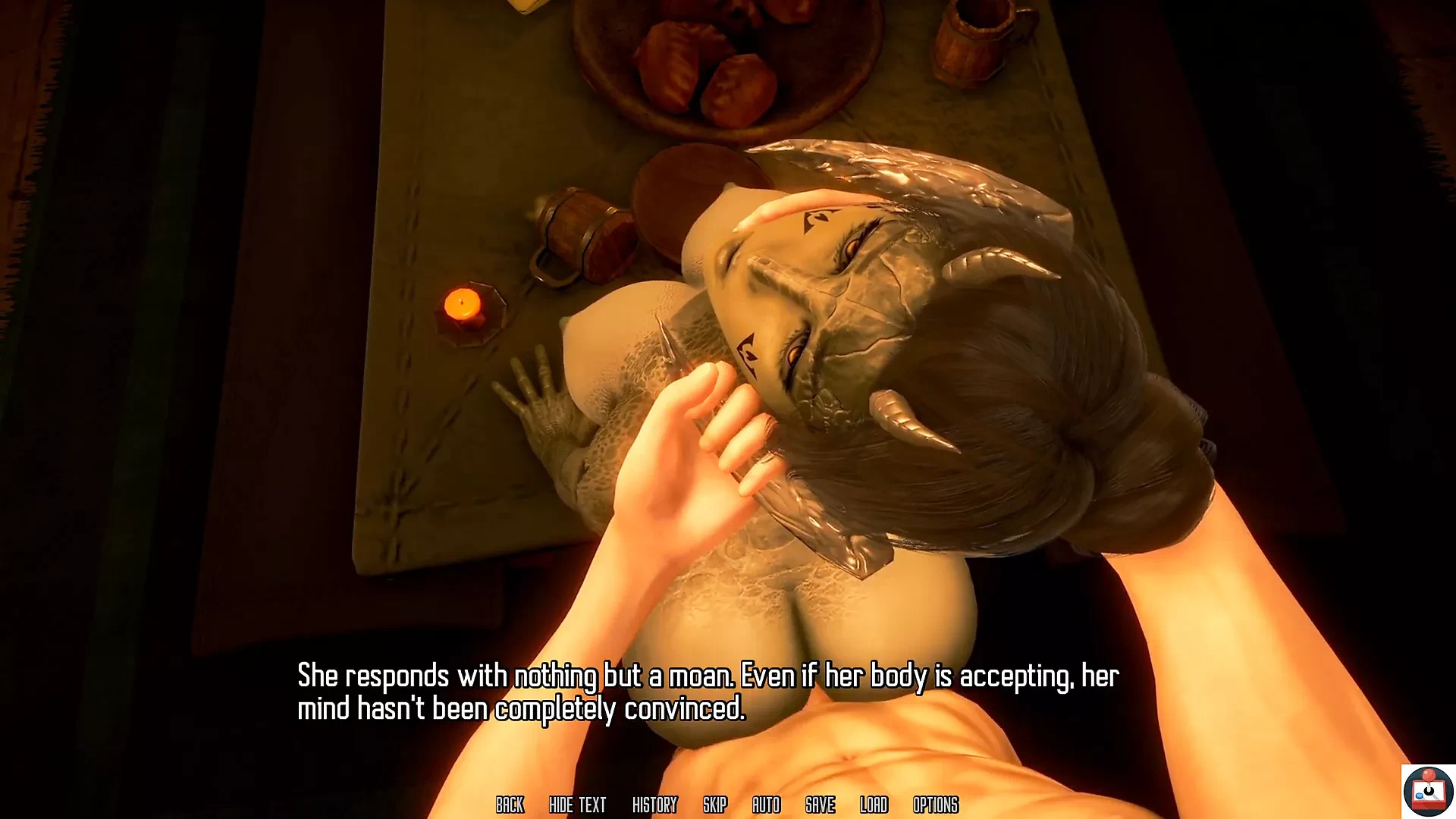The width and height of the screenshot is (1456, 819).
Task: Activate Skip mode
Action: click(714, 805)
